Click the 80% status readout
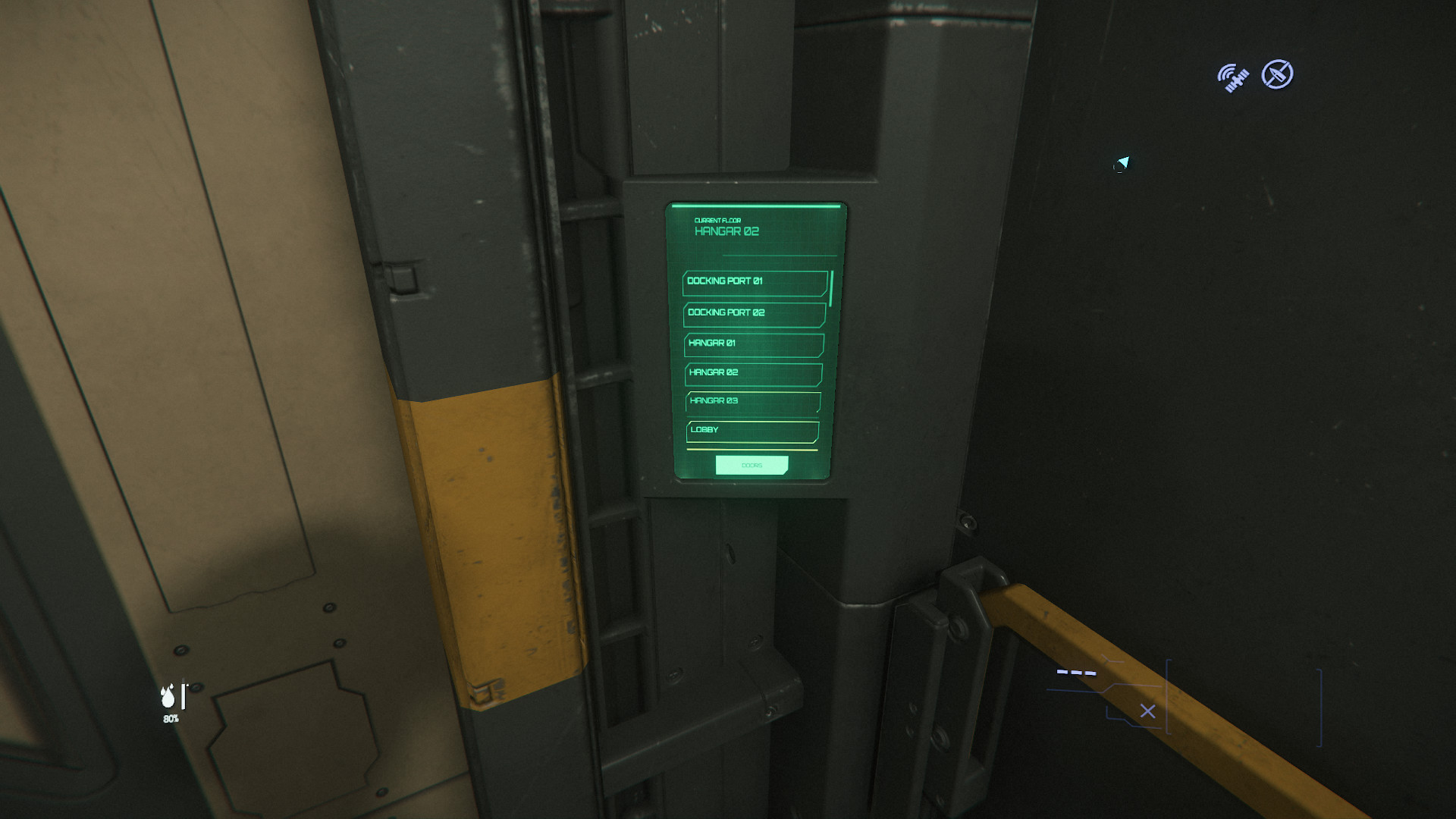The width and height of the screenshot is (1456, 819). 171,719
